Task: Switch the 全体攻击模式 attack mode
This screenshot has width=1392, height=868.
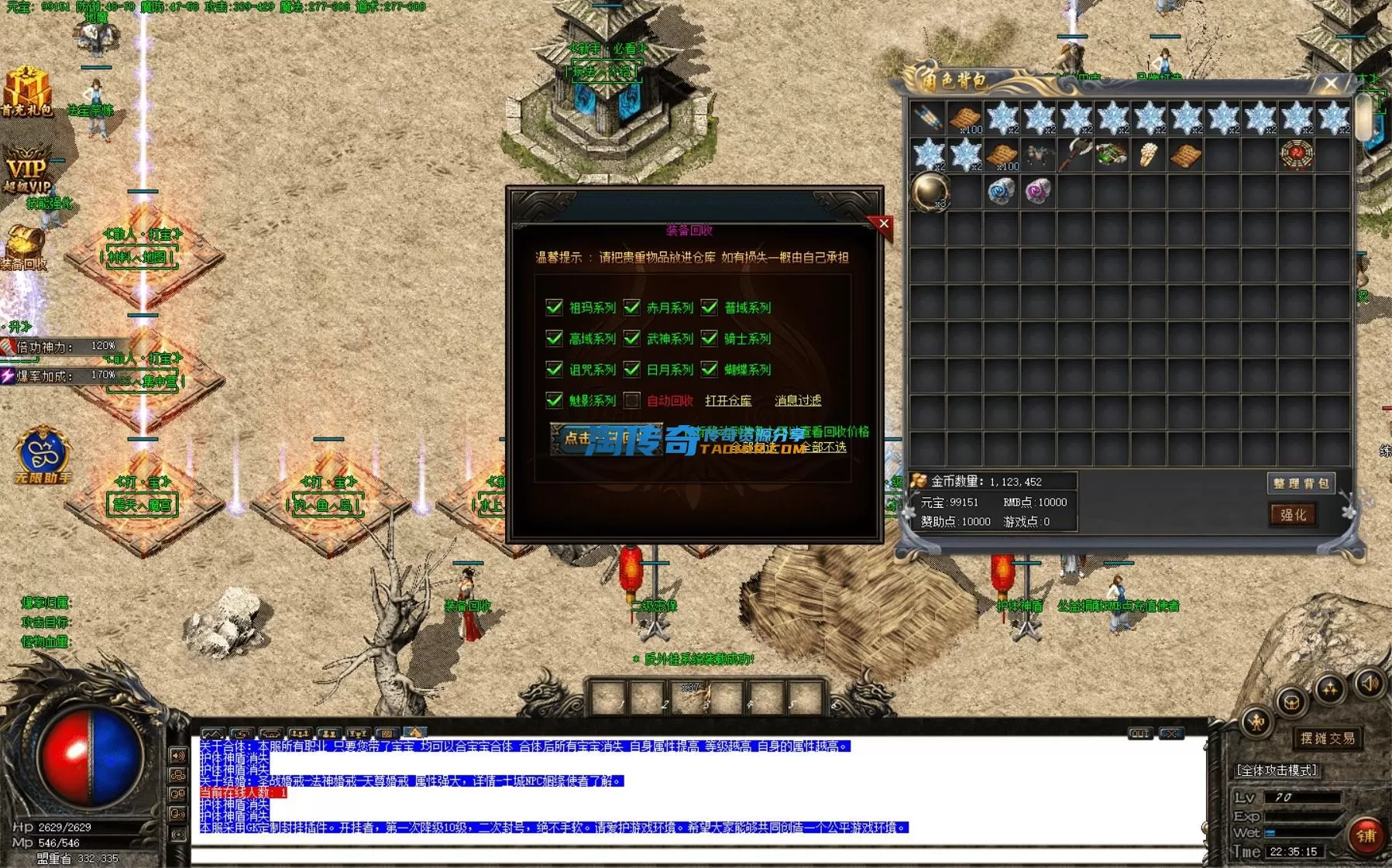Action: point(1277,770)
